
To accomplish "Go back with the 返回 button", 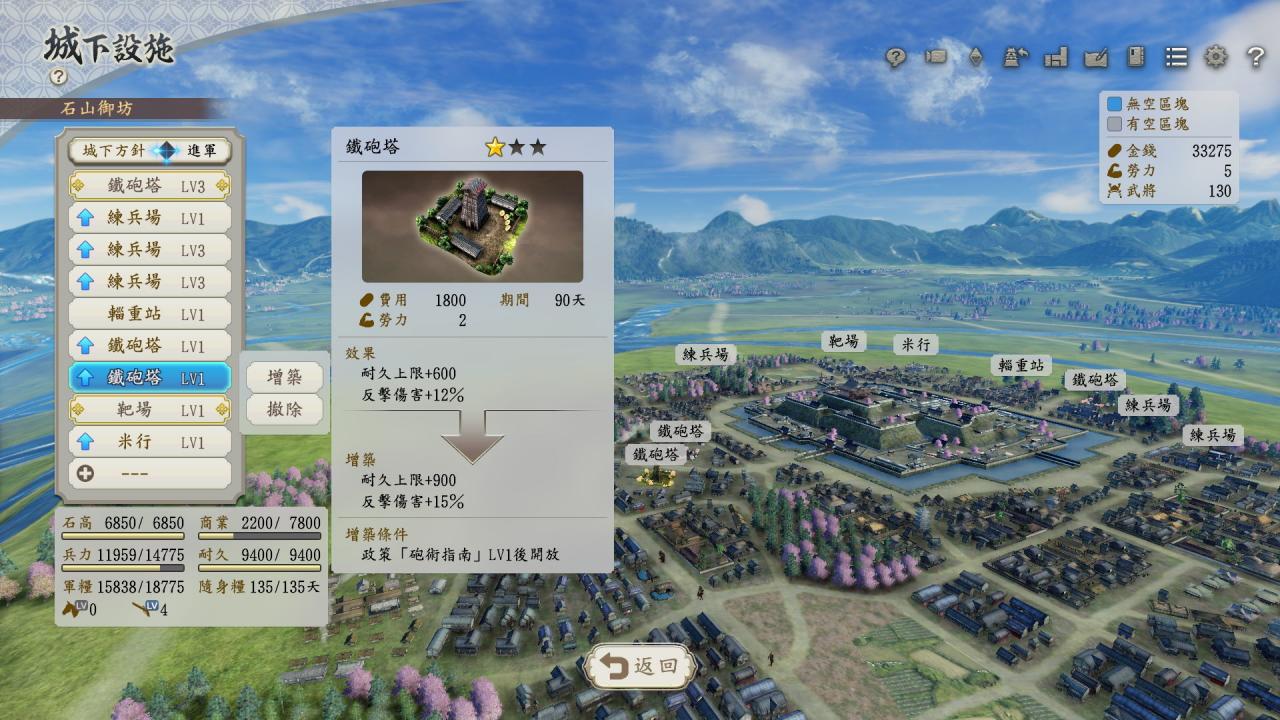I will pos(641,666).
